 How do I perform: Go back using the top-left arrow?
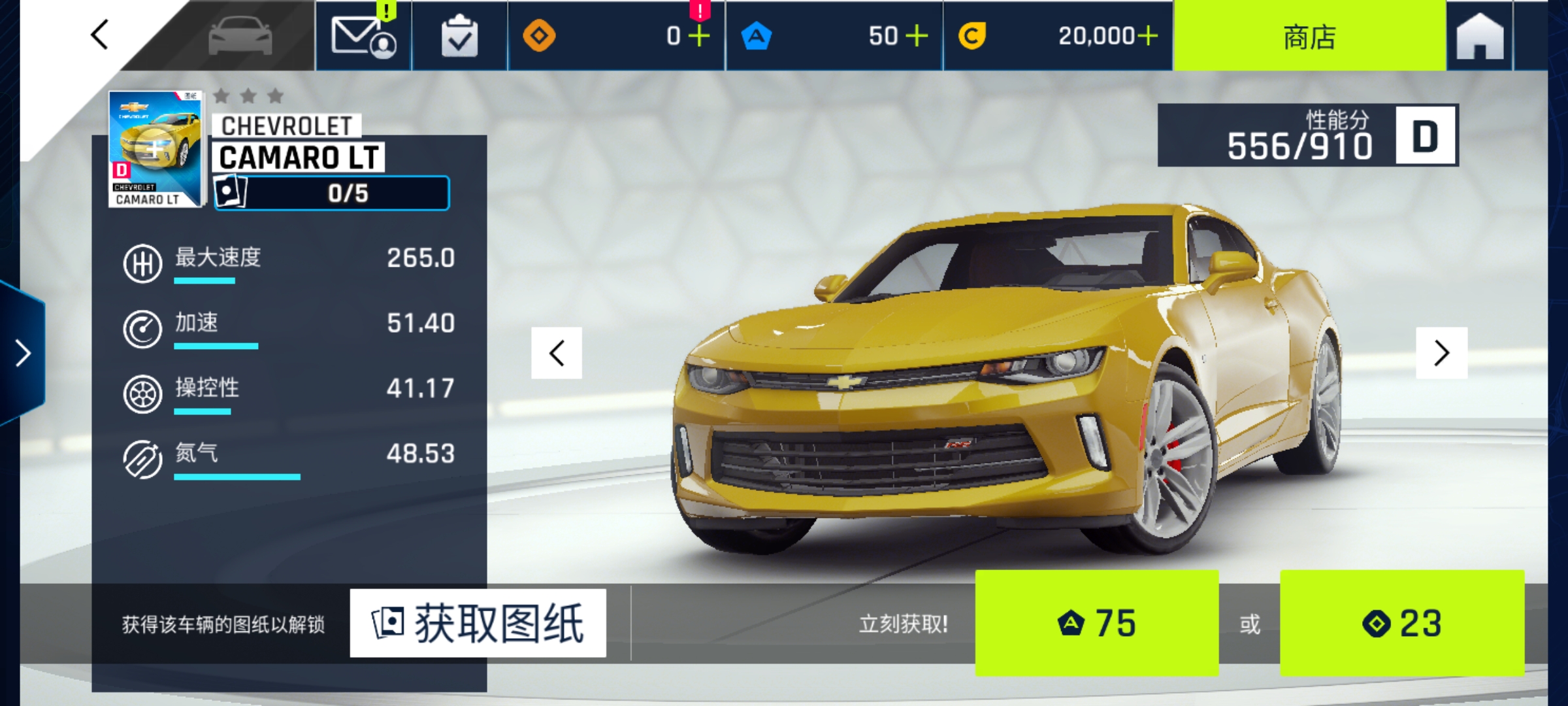(x=99, y=35)
